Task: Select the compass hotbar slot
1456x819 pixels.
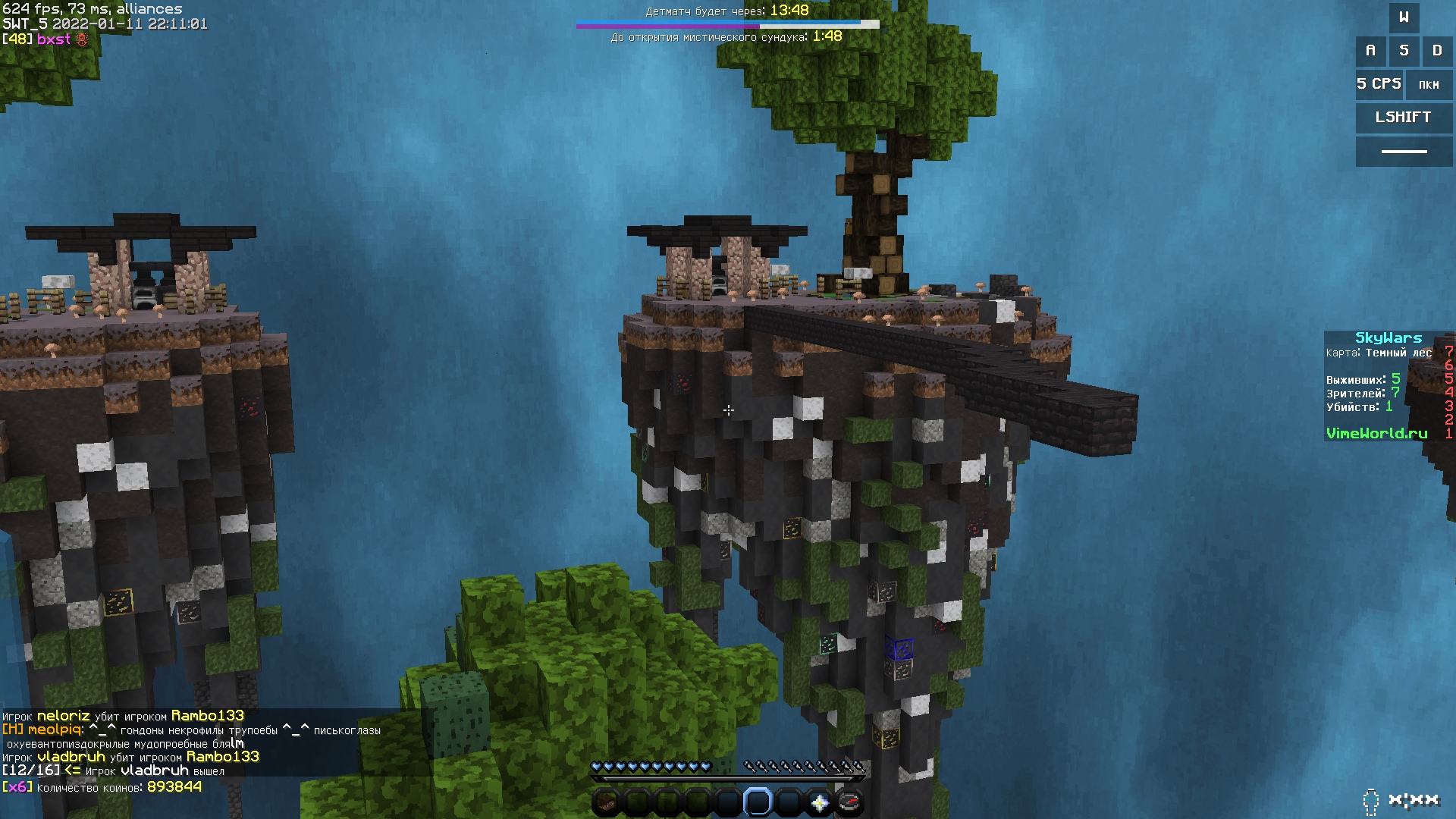Action: (849, 802)
